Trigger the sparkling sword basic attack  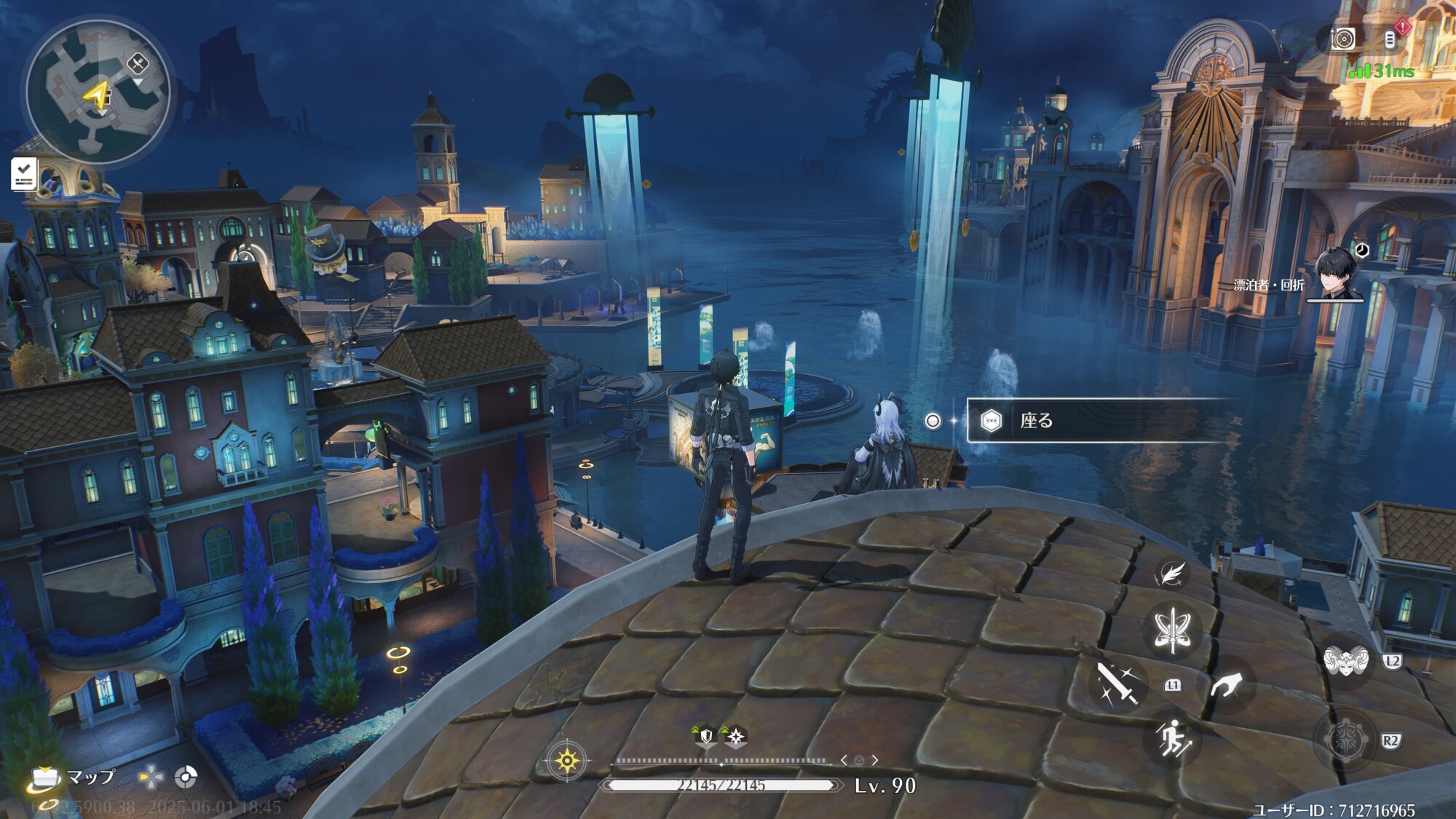[1117, 683]
